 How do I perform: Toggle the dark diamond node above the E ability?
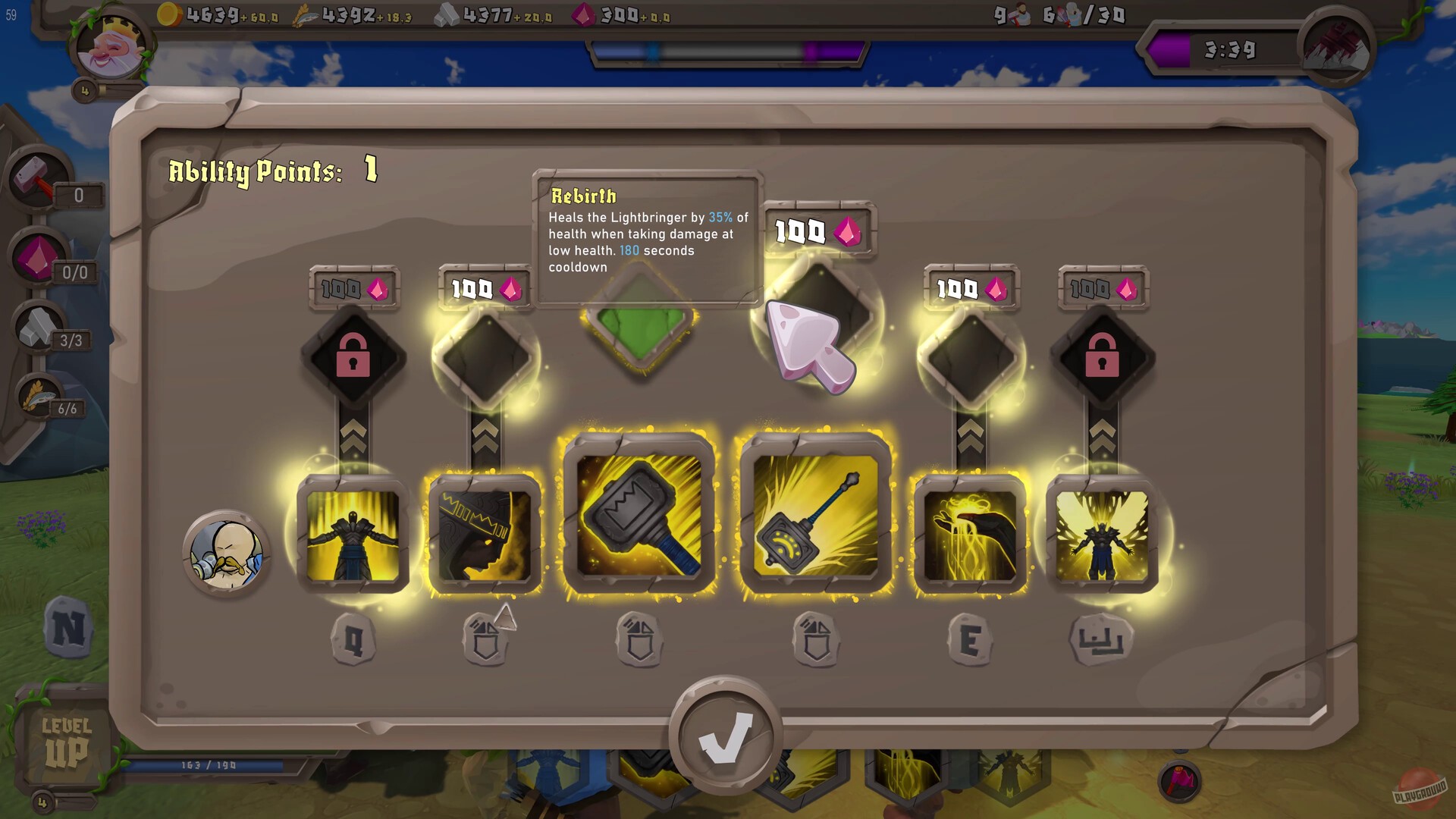pyautogui.click(x=969, y=355)
